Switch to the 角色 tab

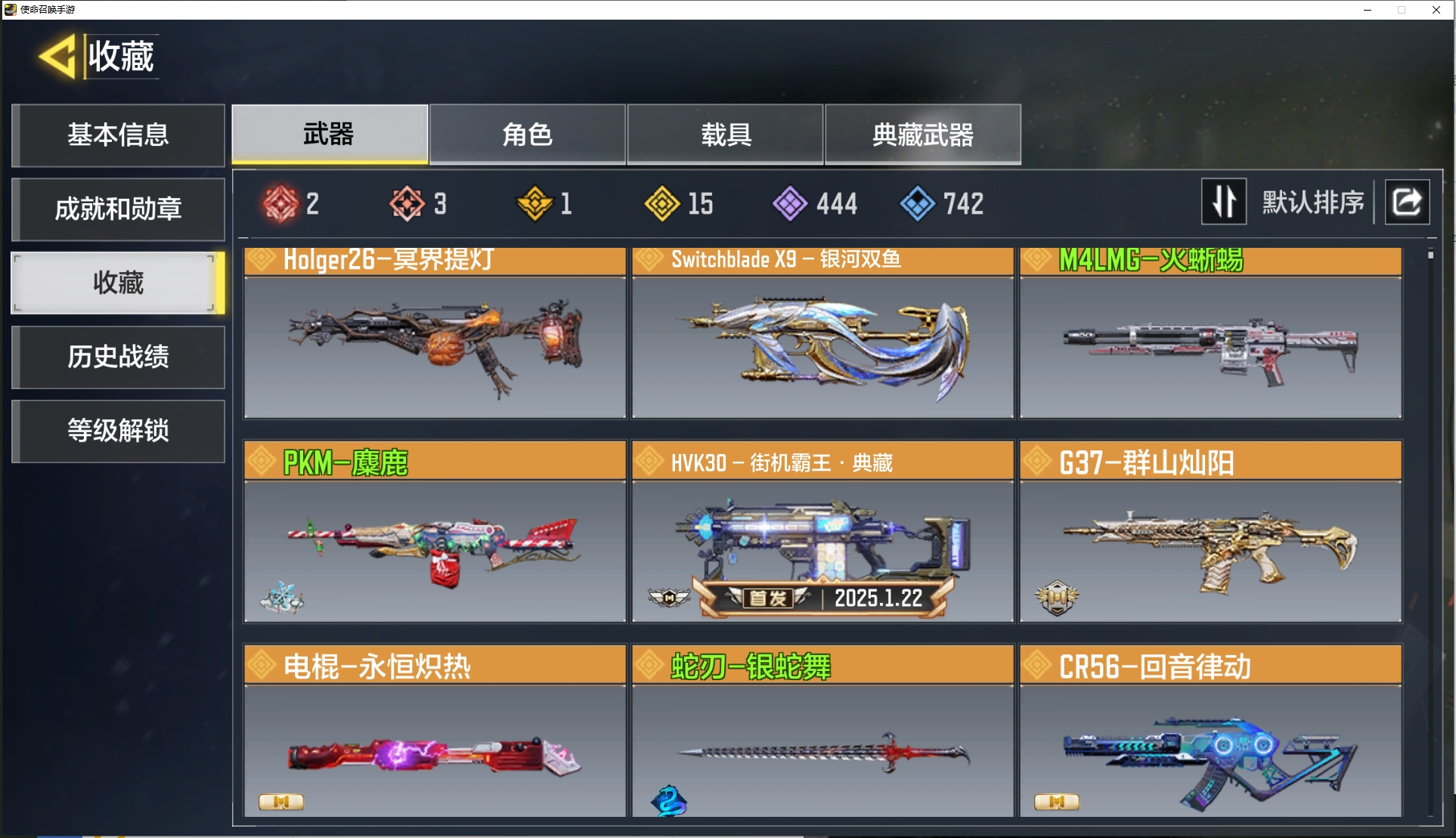527,135
